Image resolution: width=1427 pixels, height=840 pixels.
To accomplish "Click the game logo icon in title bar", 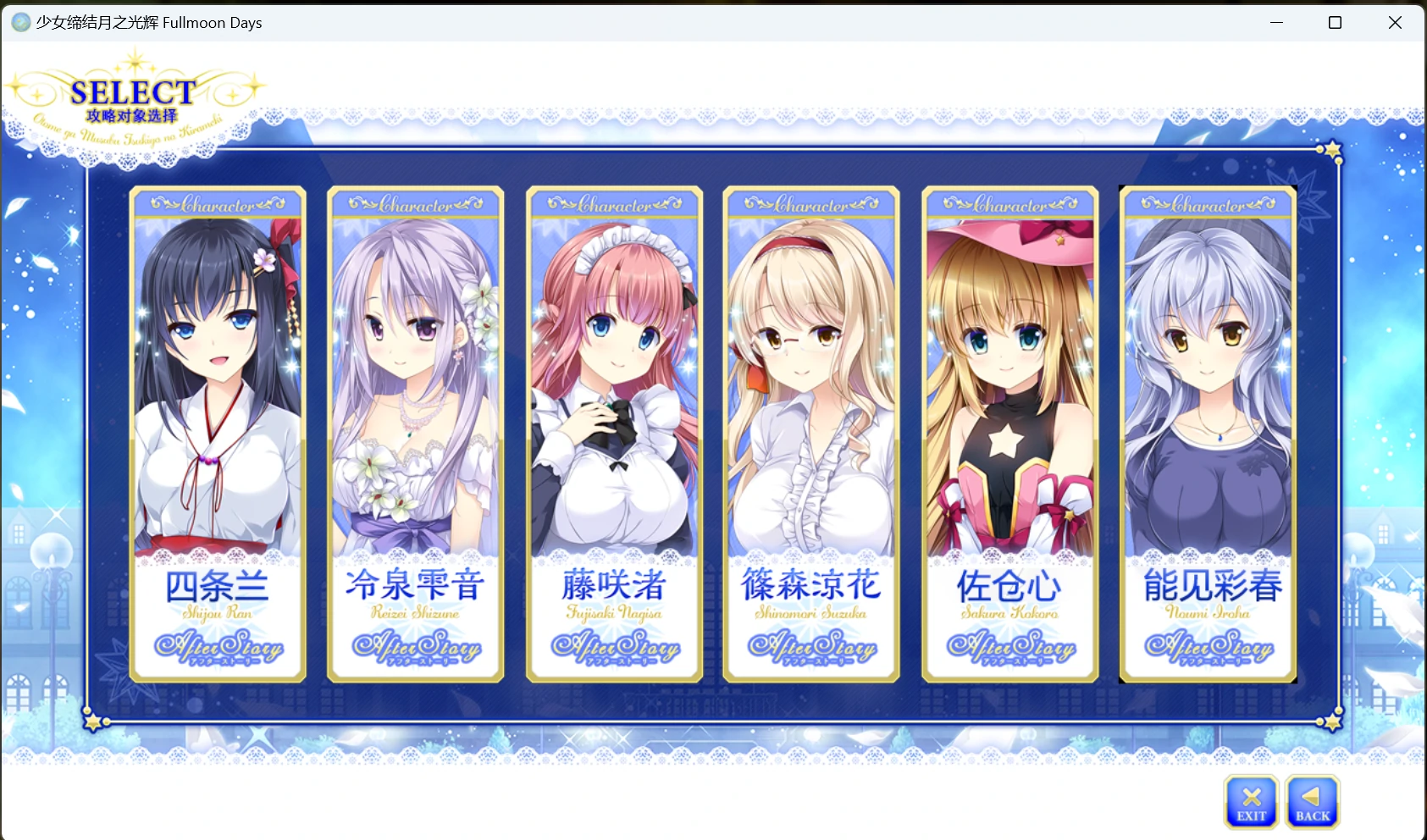I will pyautogui.click(x=20, y=22).
